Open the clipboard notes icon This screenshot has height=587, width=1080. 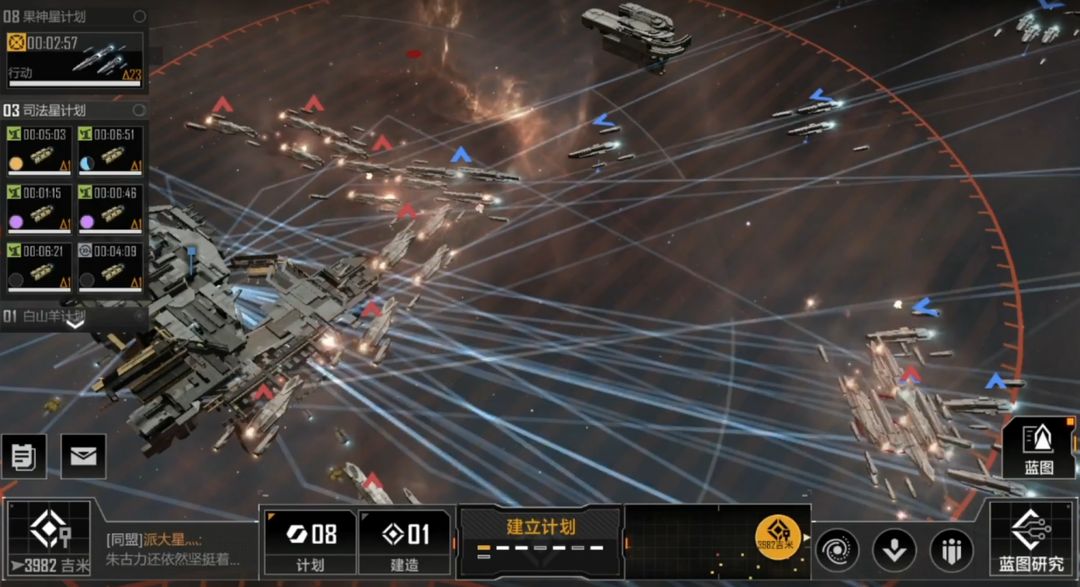(23, 456)
